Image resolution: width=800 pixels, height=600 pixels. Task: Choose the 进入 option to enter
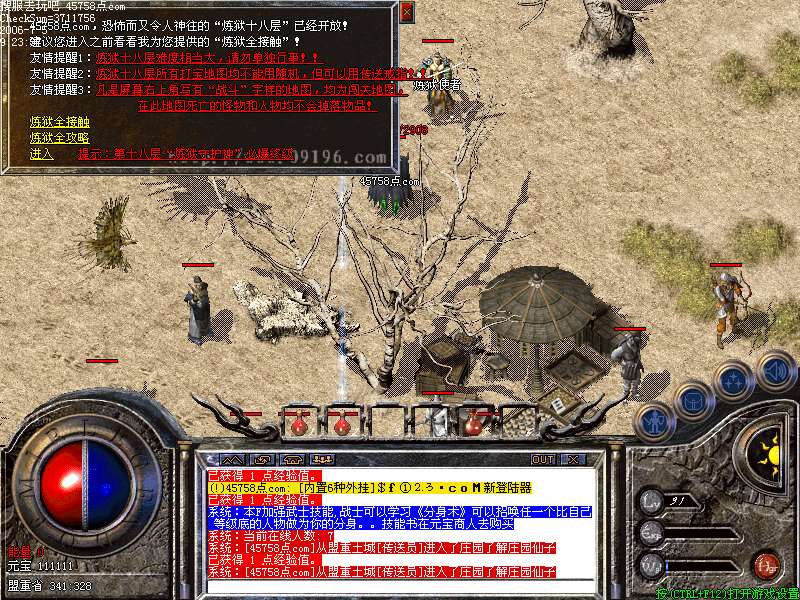click(x=41, y=154)
